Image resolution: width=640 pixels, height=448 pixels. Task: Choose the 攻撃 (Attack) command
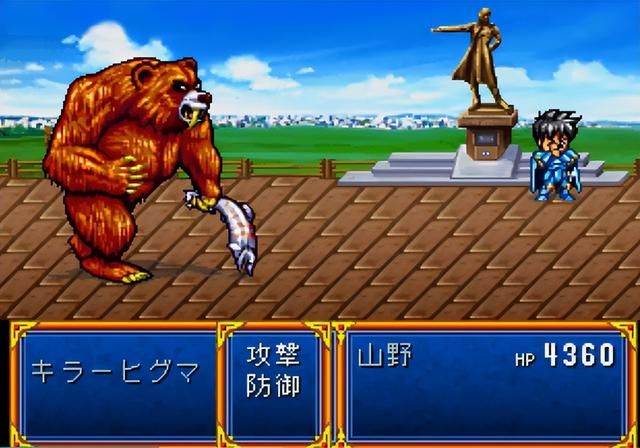click(273, 356)
